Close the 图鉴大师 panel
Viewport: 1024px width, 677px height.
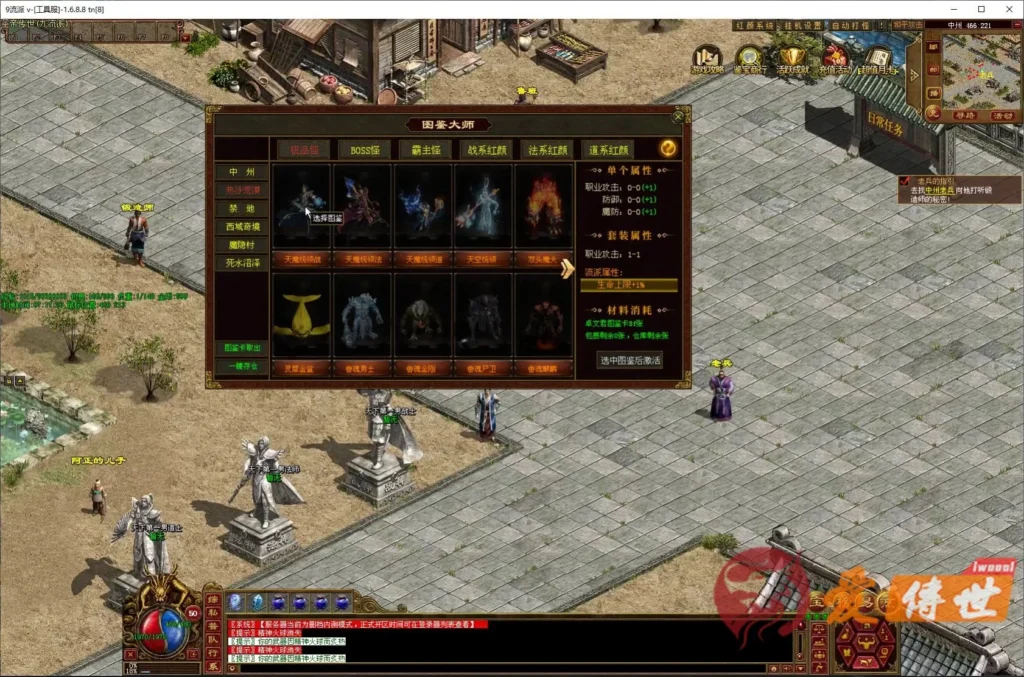pyautogui.click(x=679, y=116)
